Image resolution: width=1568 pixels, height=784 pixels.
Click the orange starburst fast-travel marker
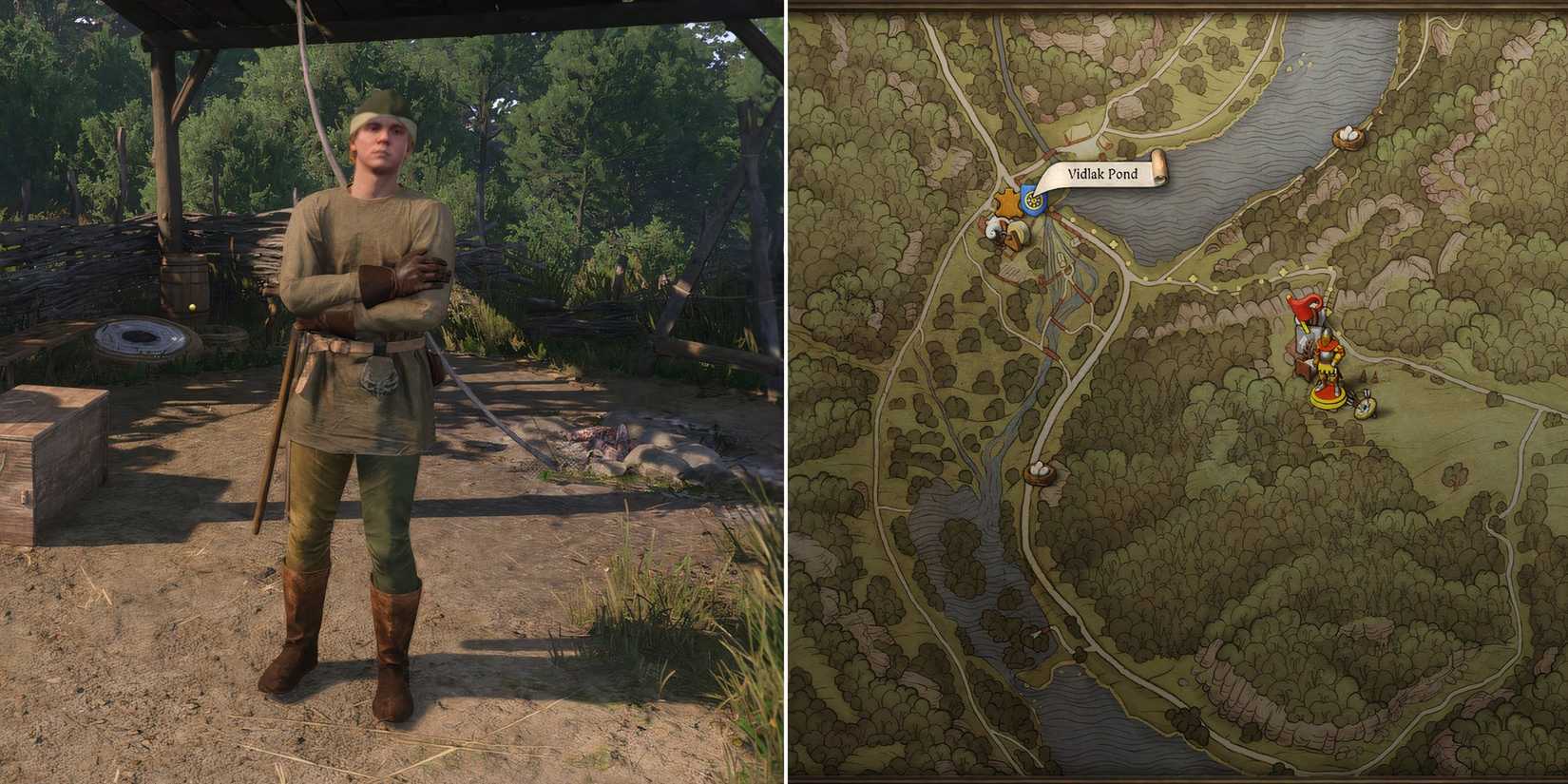point(1005,200)
